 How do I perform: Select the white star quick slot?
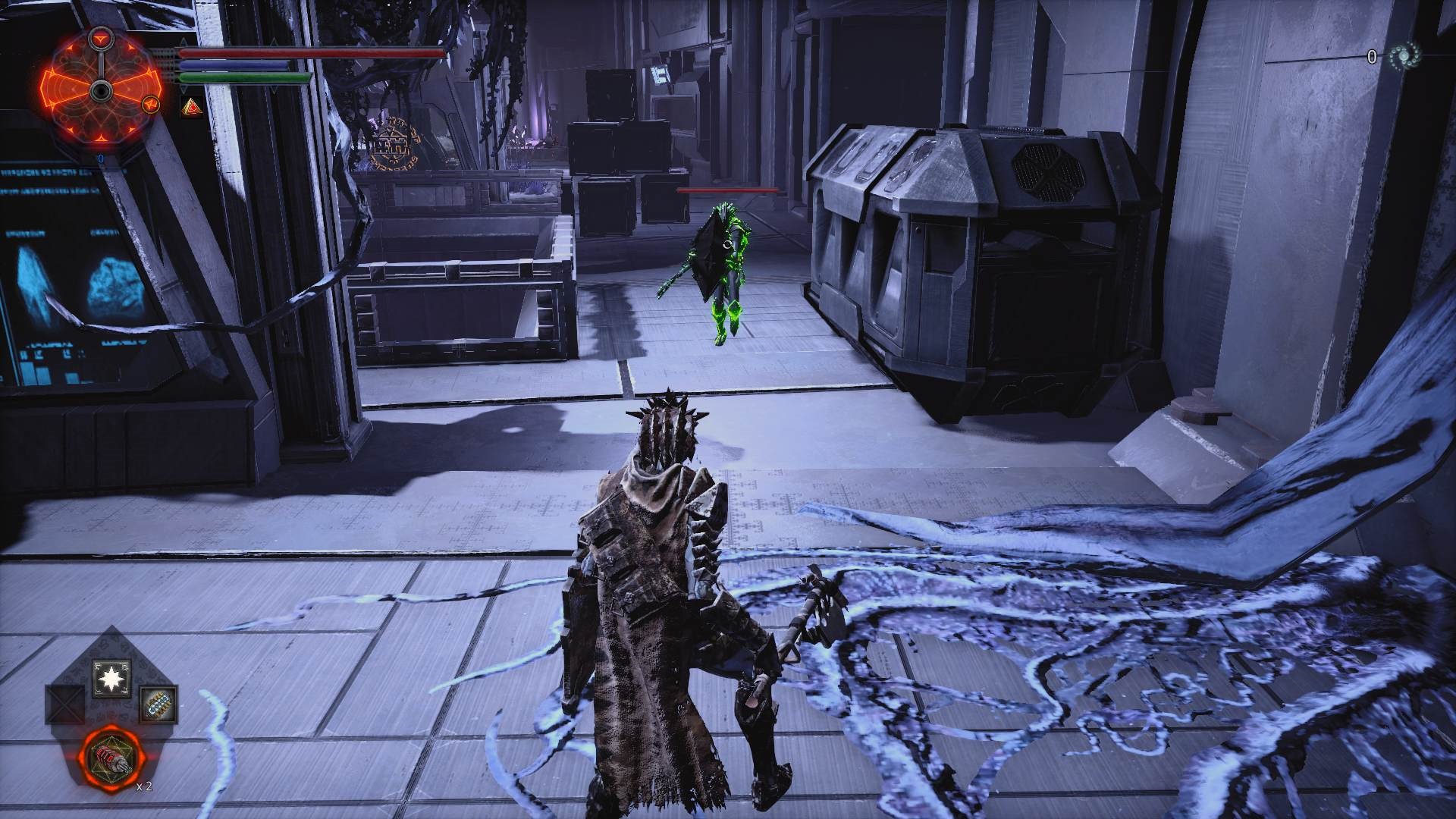[111, 678]
